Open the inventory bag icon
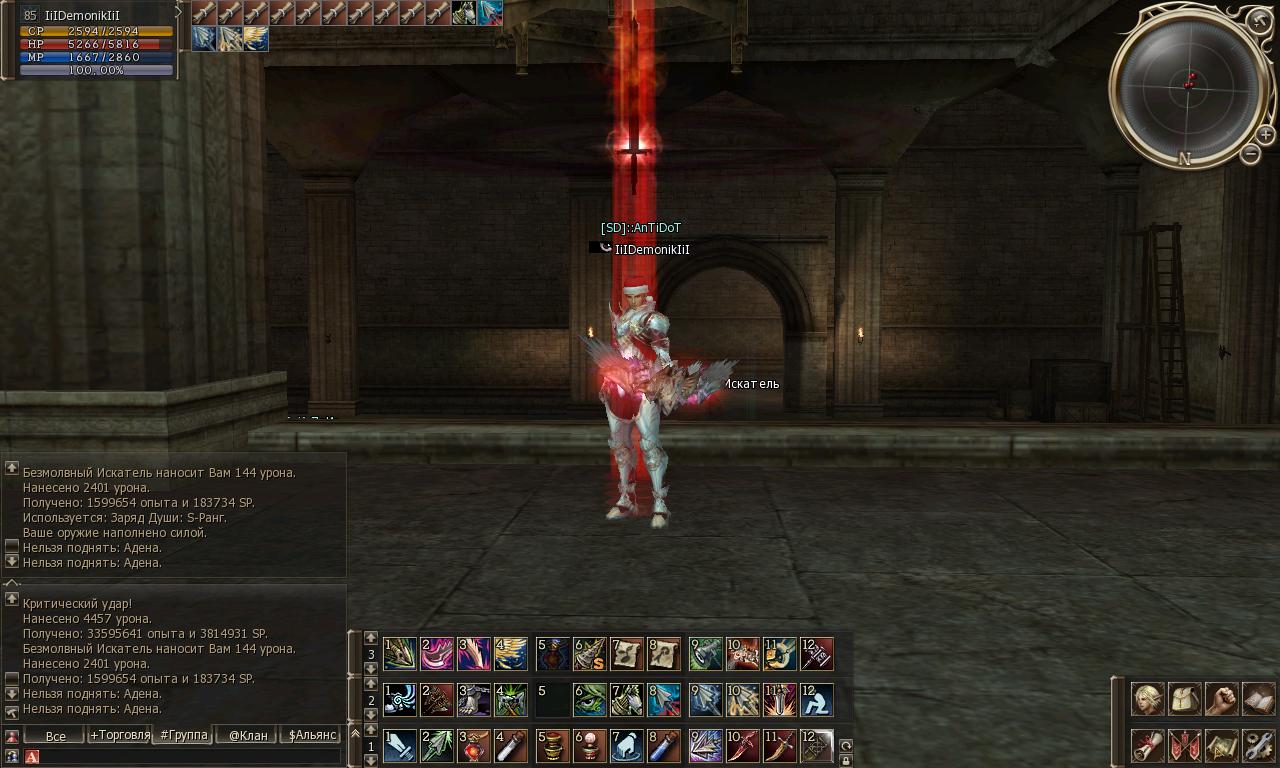 [x=1185, y=699]
